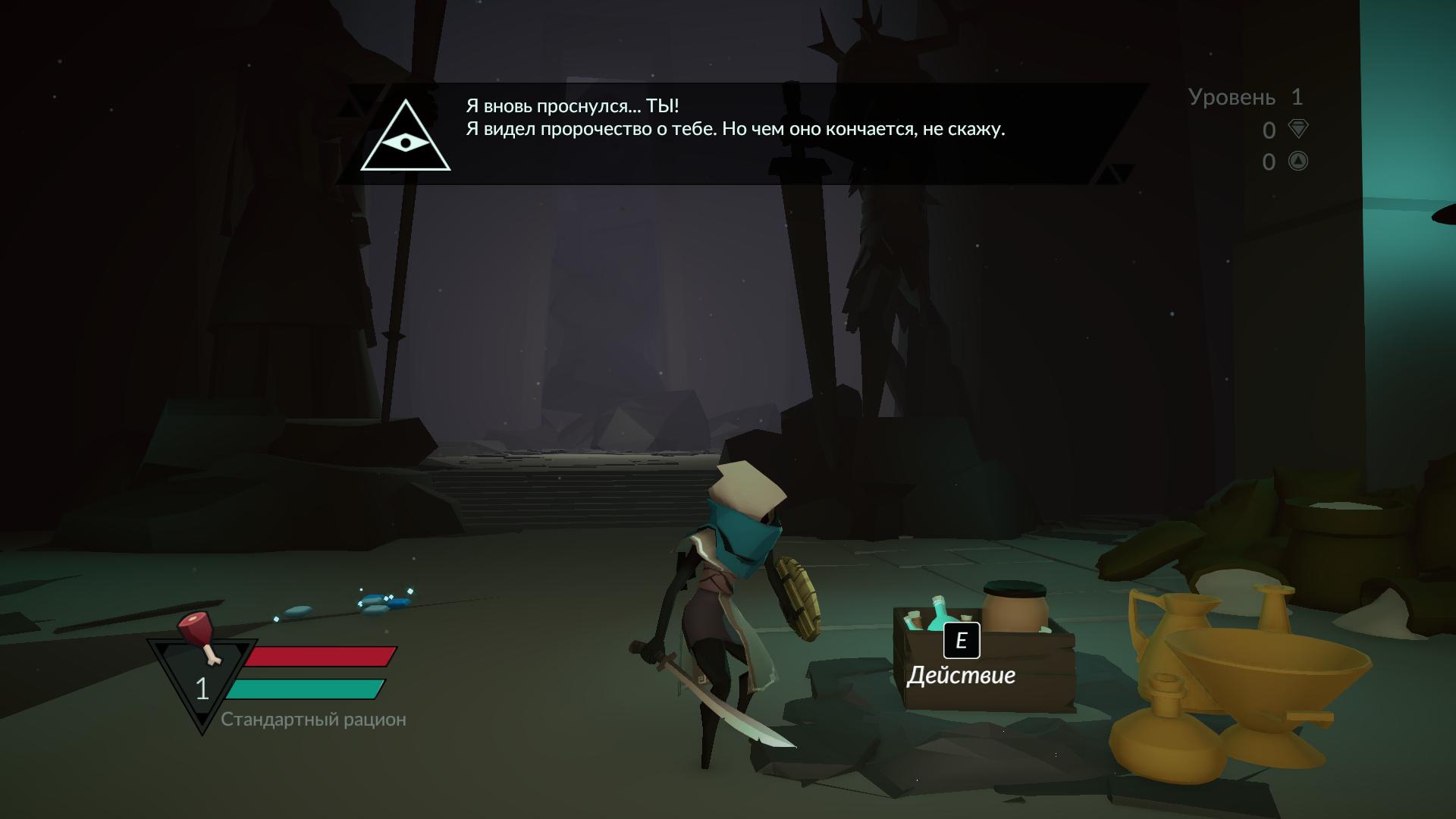The height and width of the screenshot is (819, 1456).
Task: Select the meat ration item icon
Action: point(199,635)
